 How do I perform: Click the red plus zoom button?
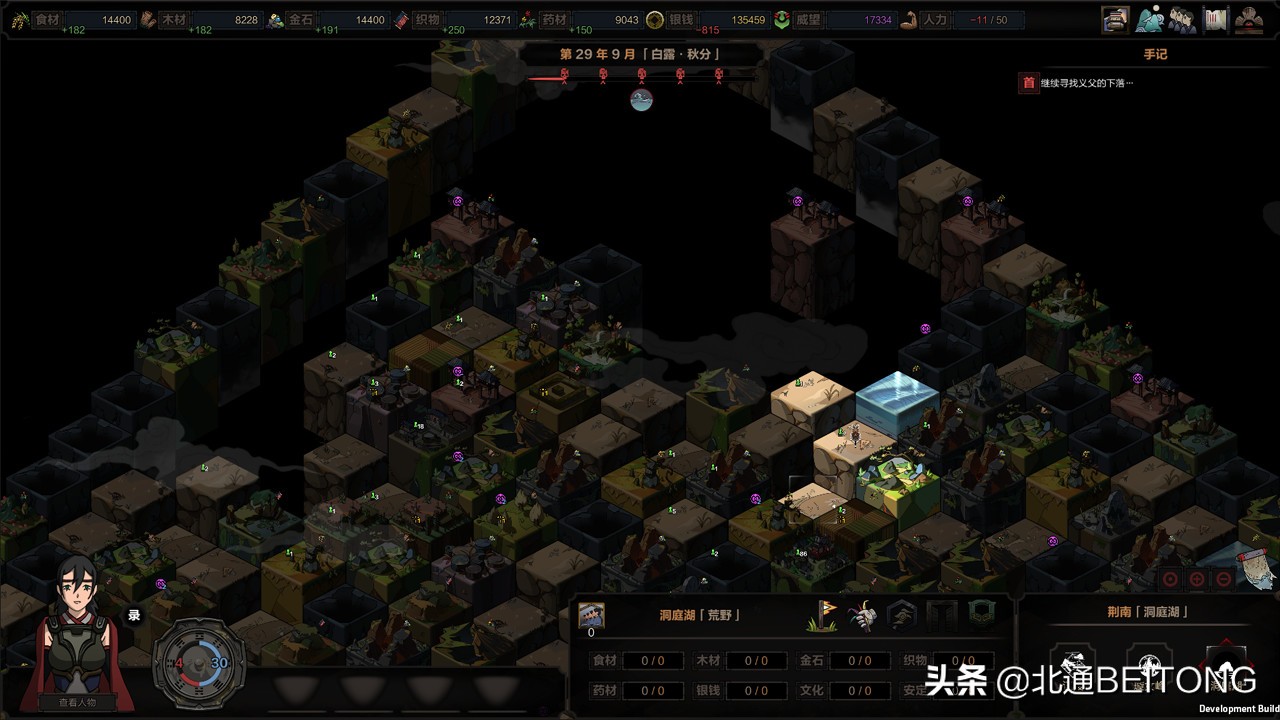pyautogui.click(x=1197, y=579)
